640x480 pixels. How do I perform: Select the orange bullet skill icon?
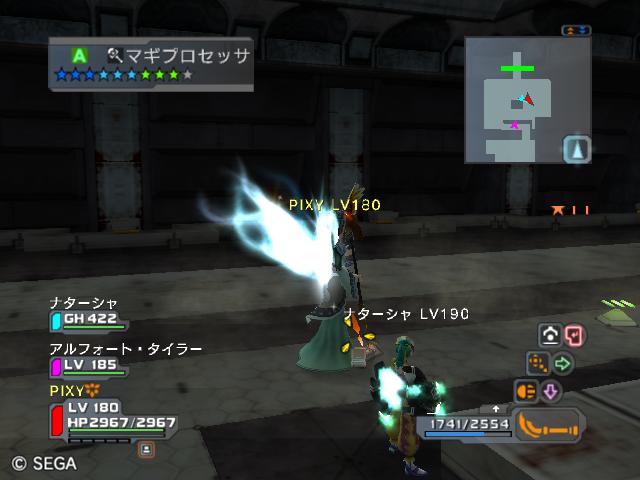click(x=526, y=391)
